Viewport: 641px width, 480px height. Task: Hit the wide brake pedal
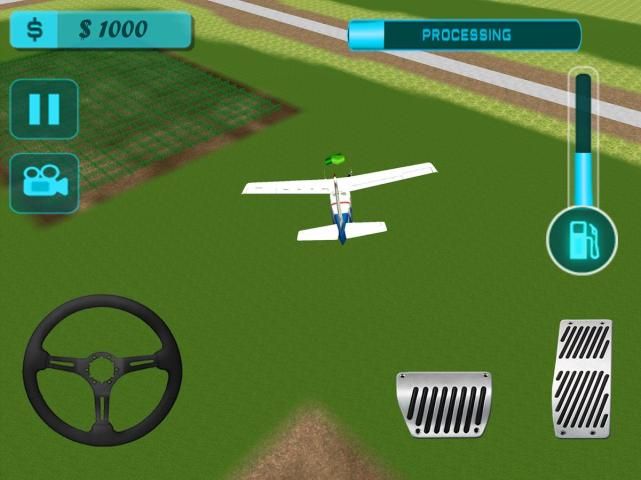click(444, 403)
